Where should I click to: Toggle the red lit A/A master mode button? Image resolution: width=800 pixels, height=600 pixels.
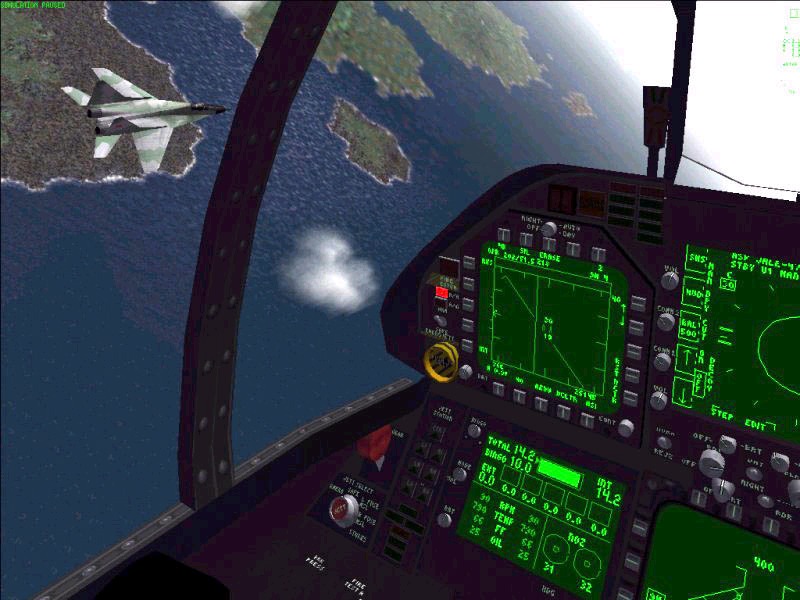(441, 293)
